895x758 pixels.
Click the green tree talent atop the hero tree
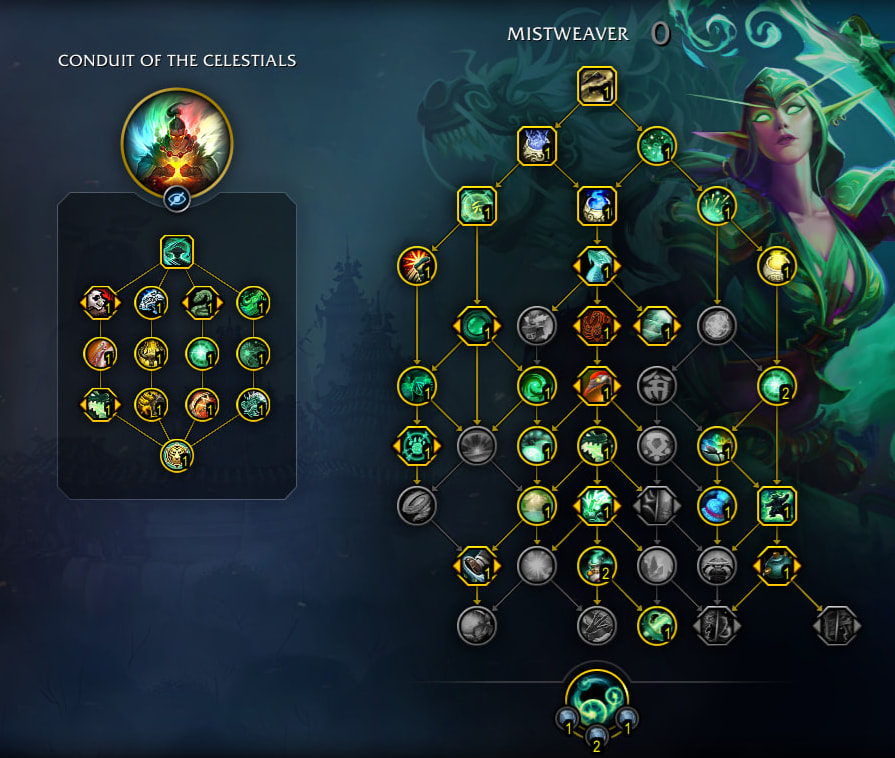pyautogui.click(x=177, y=251)
